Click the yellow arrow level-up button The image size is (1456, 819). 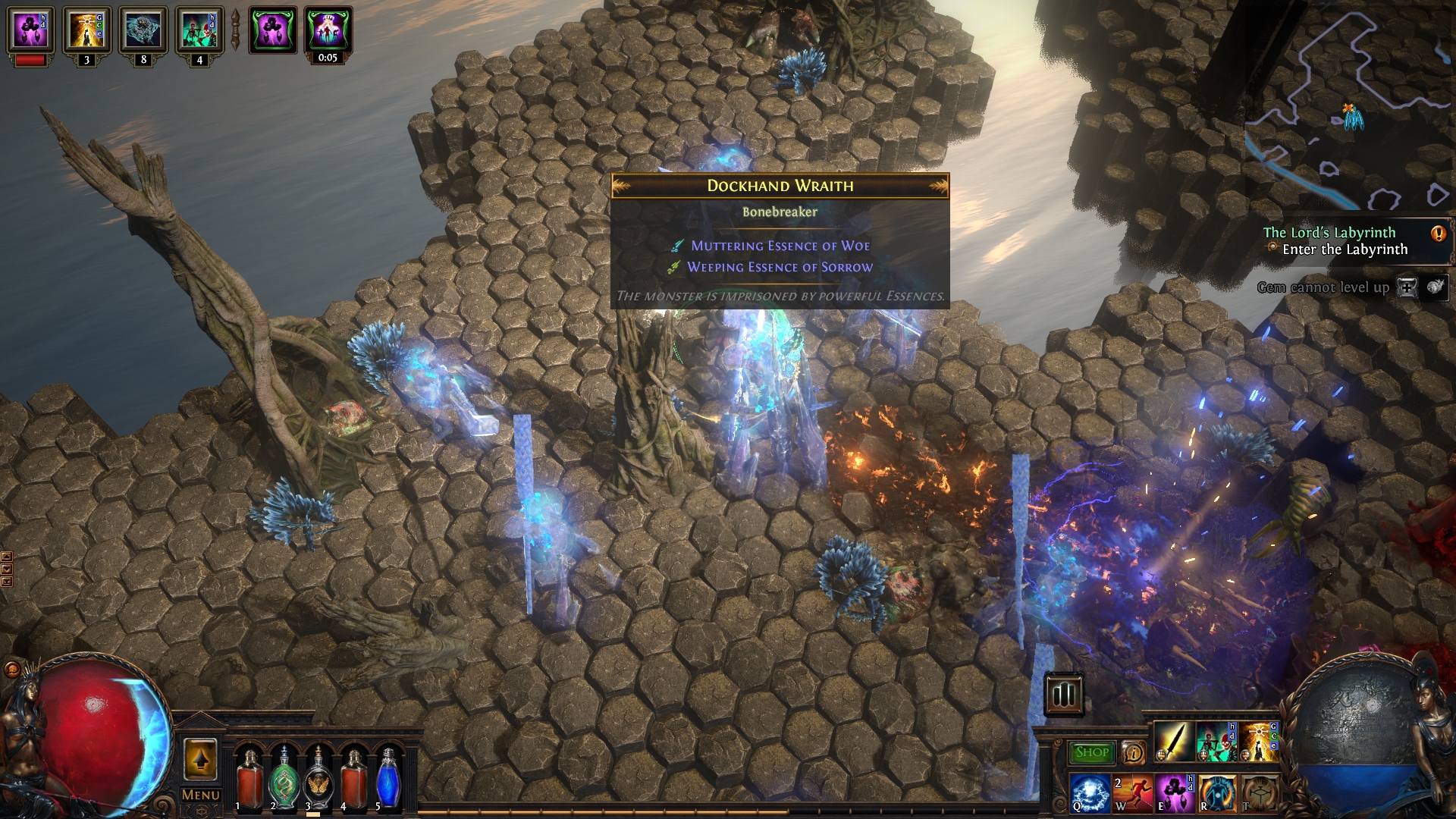[x=200, y=759]
